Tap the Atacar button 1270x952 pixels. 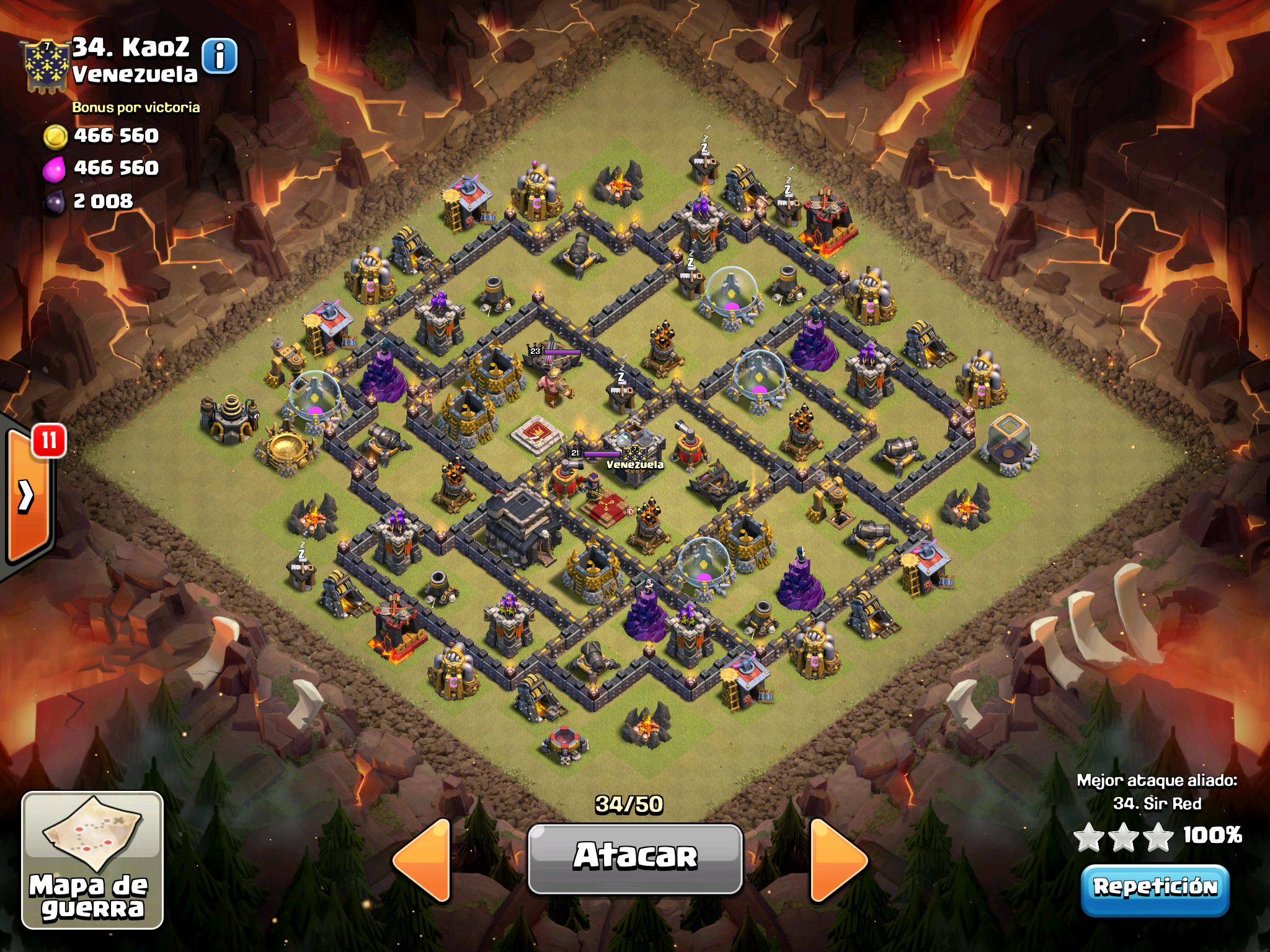[x=635, y=858]
